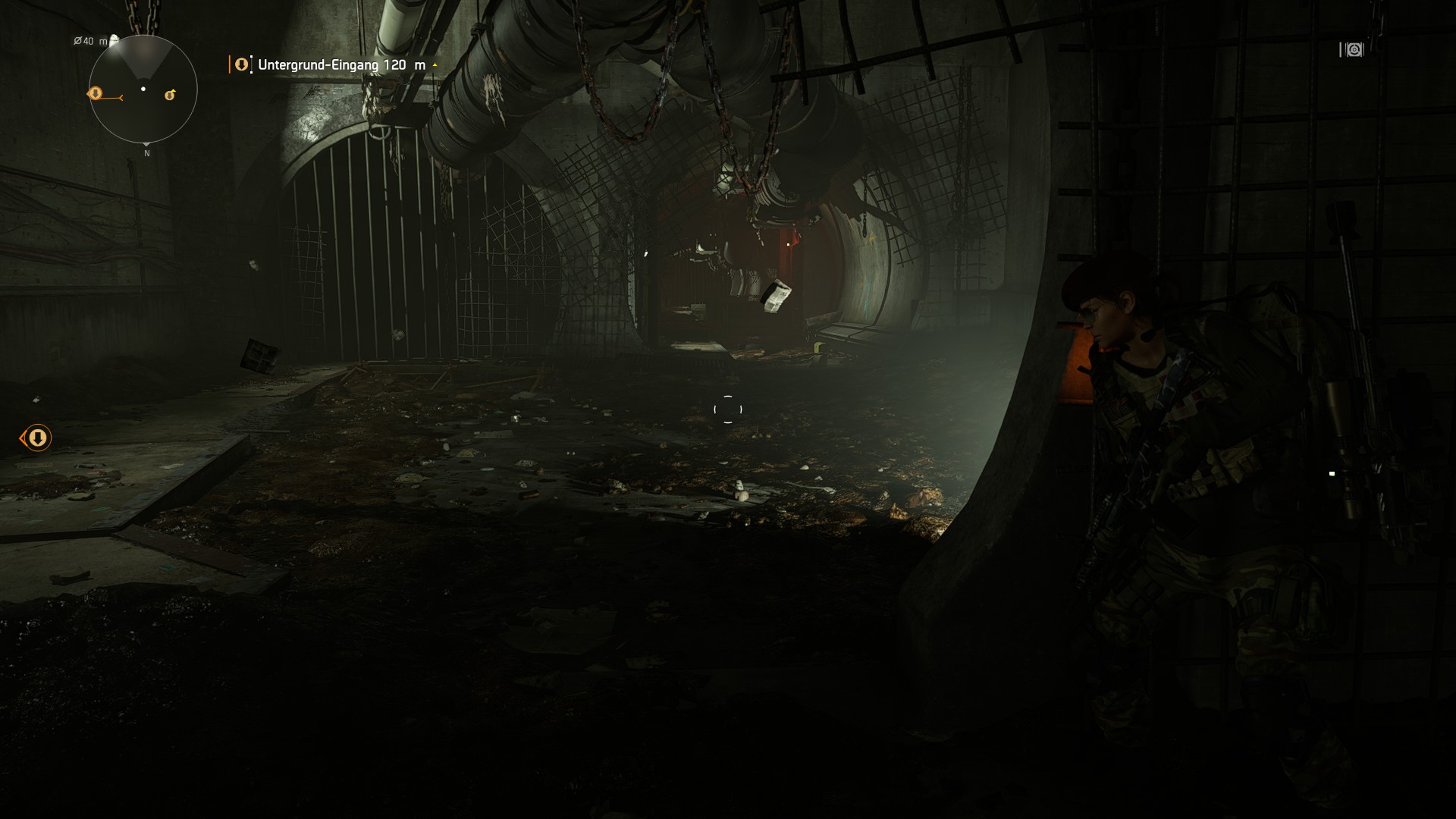
Task: Toggle the orange bar beside the objective text
Action: (230, 64)
